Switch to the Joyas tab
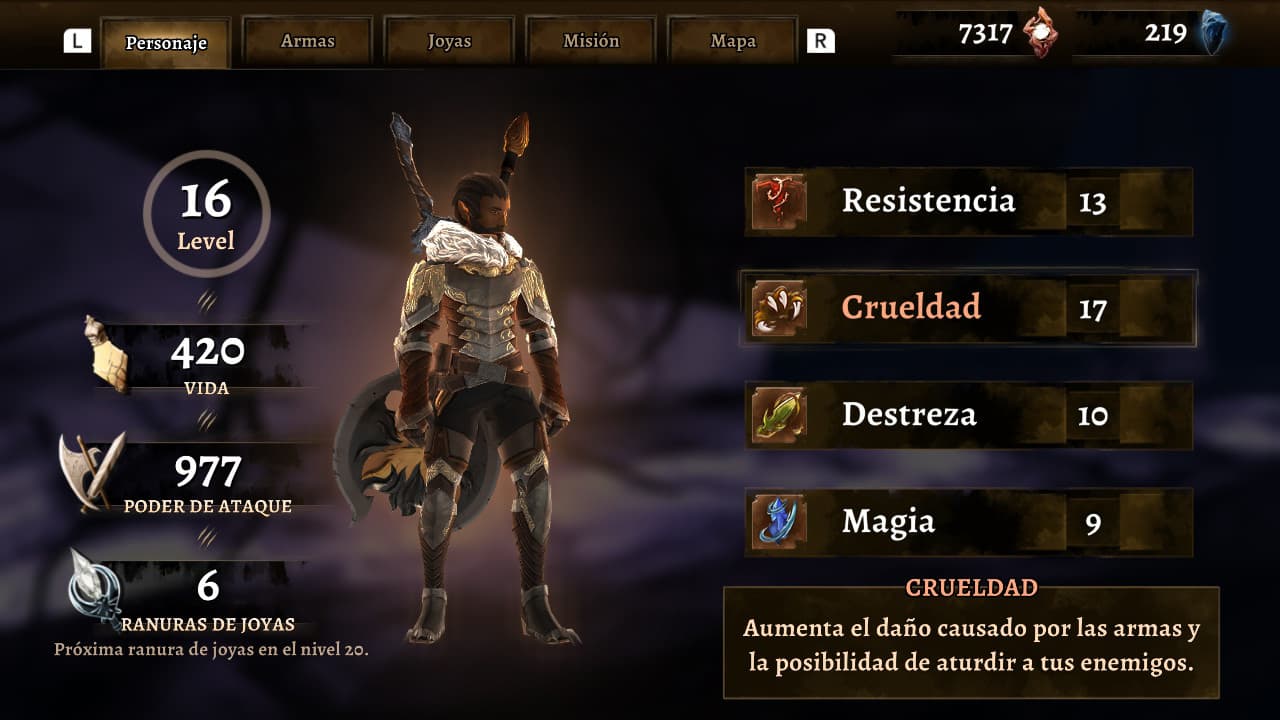The height and width of the screenshot is (720, 1280). 449,41
